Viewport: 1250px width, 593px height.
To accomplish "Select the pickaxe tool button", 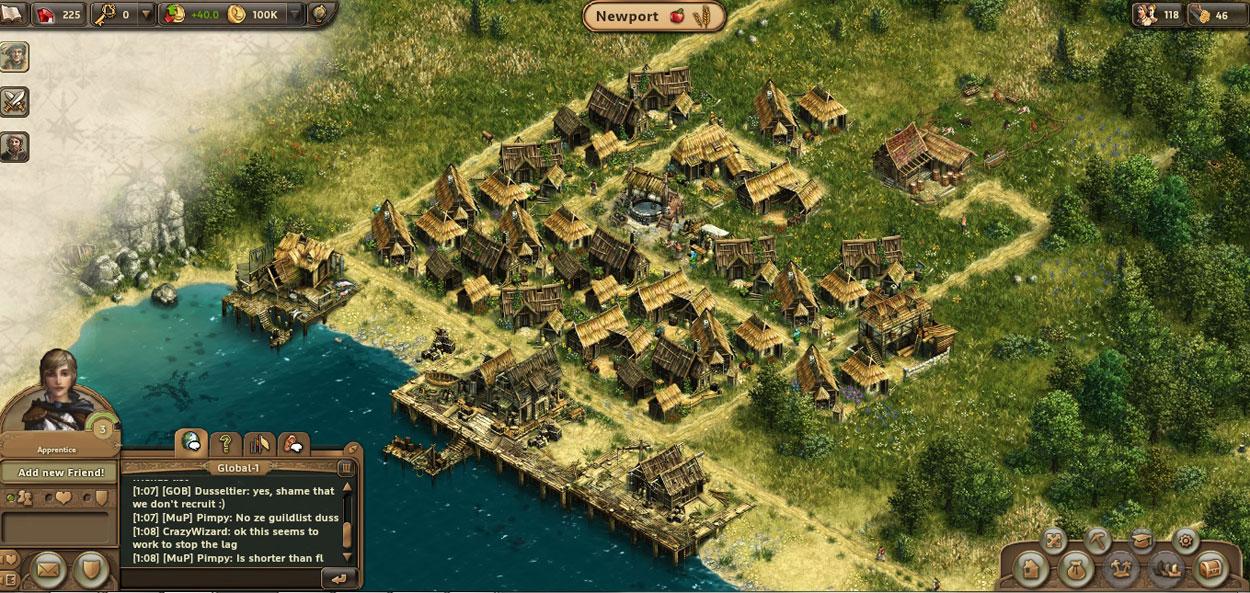I will click(1098, 541).
